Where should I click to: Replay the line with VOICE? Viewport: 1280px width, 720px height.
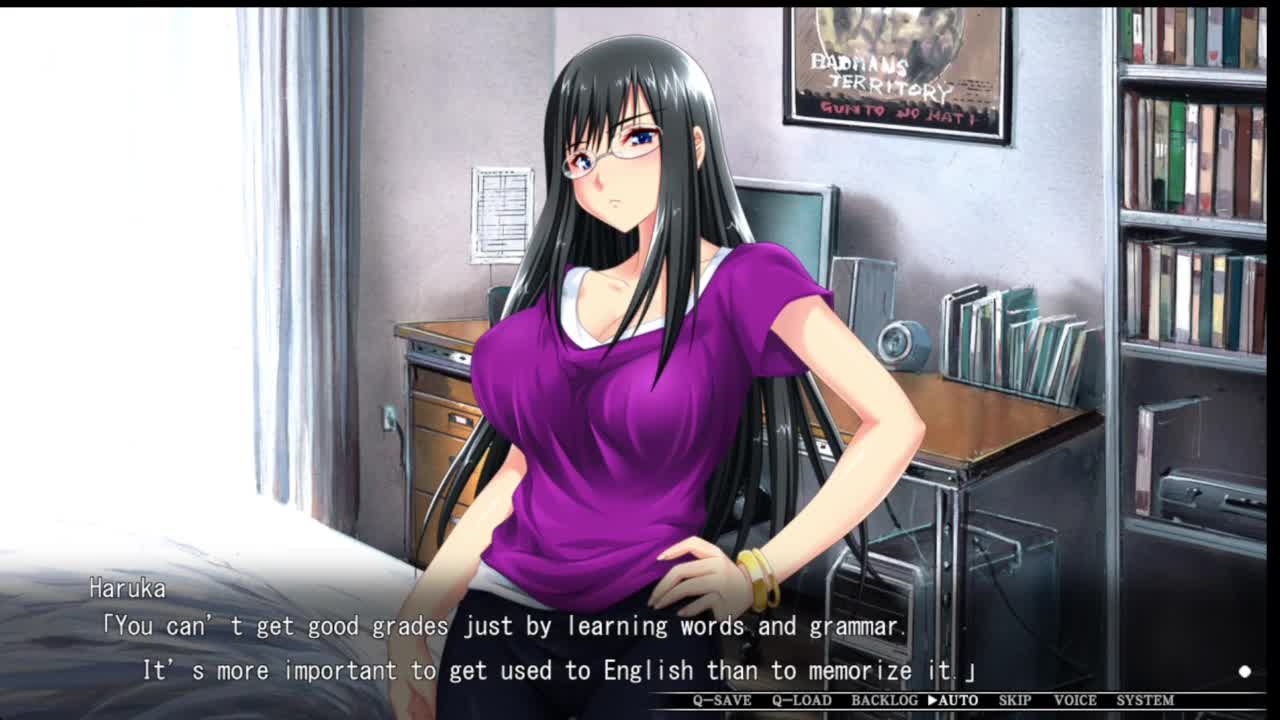click(x=1075, y=700)
